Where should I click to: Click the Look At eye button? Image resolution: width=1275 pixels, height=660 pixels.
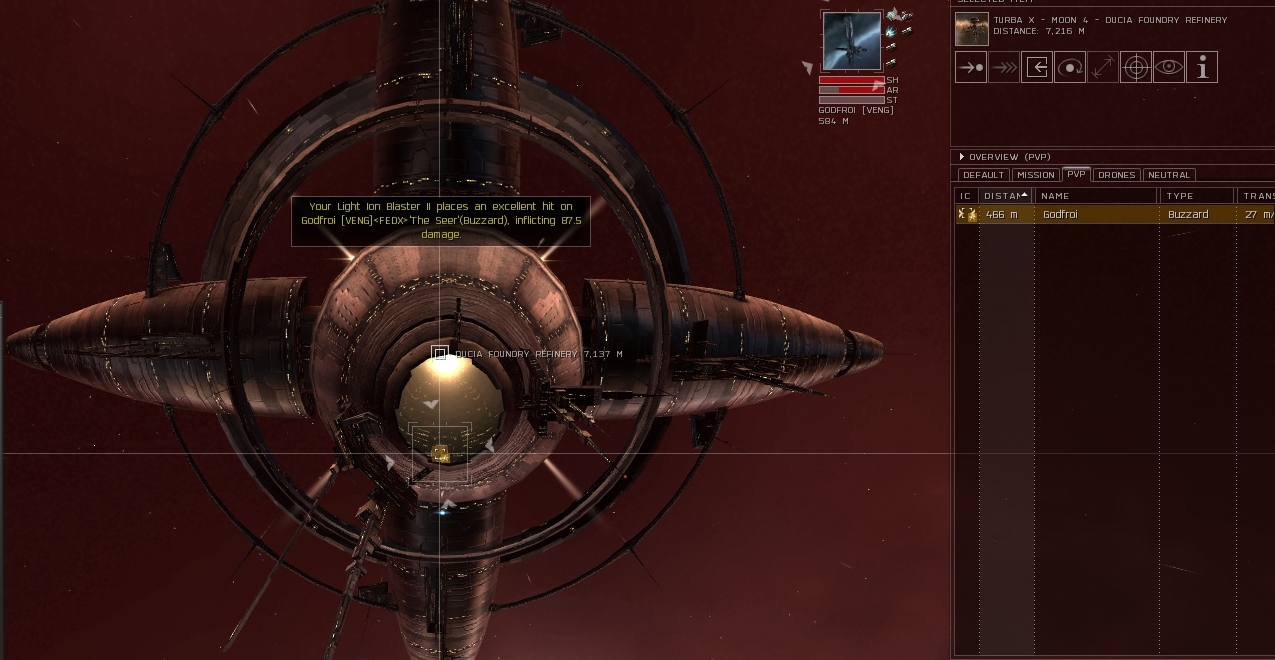[x=1169, y=68]
